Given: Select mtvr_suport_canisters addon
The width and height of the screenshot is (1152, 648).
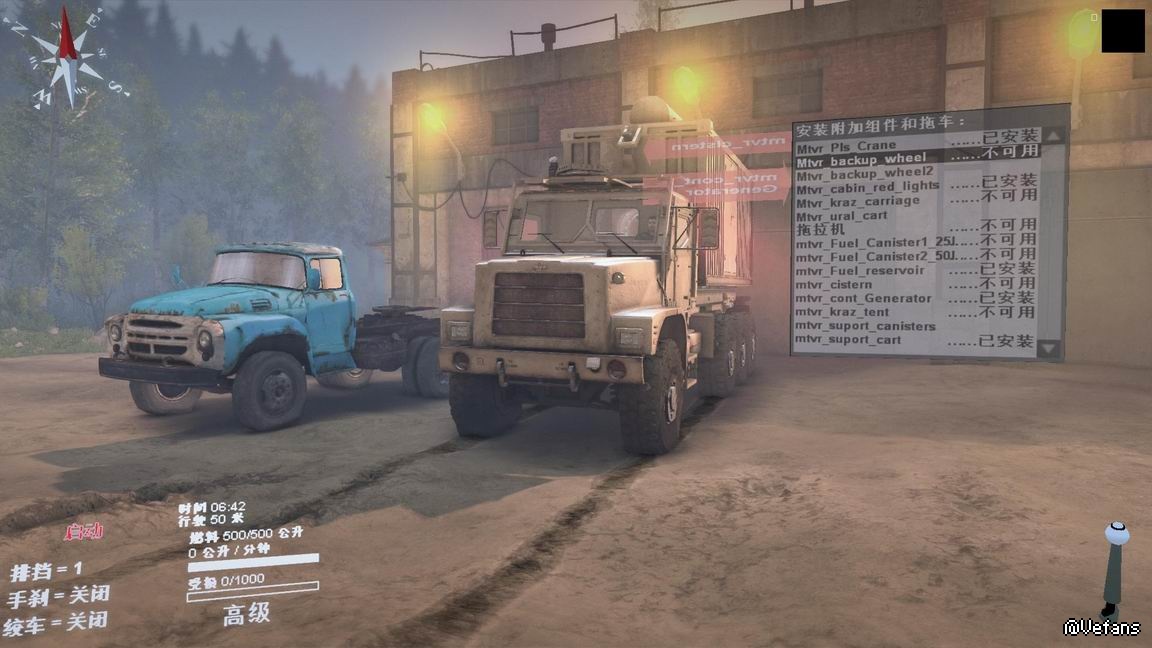Looking at the screenshot, I should (915, 326).
